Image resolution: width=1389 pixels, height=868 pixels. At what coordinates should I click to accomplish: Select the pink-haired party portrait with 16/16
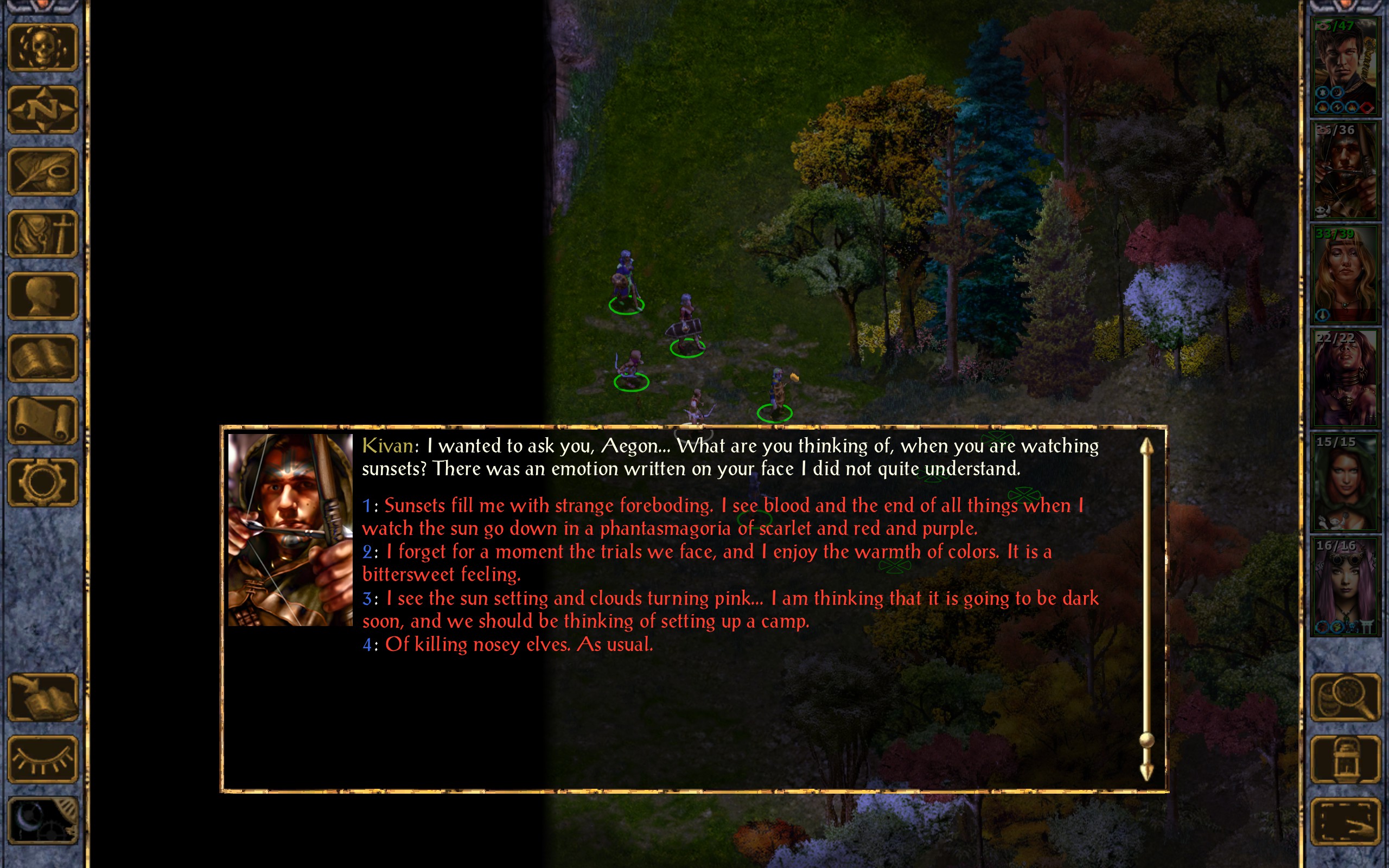[1345, 586]
